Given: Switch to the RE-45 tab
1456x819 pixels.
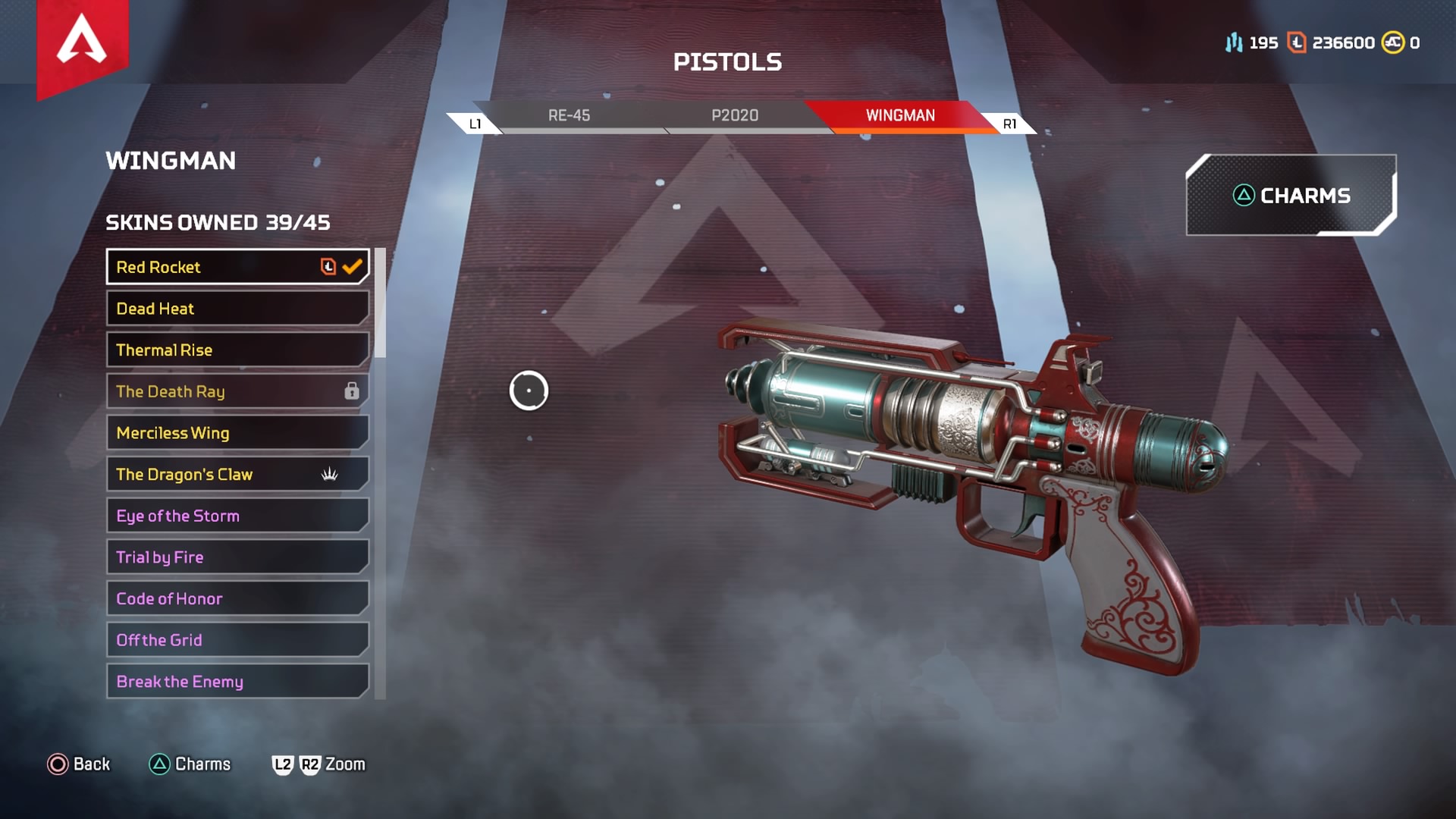Looking at the screenshot, I should [569, 115].
